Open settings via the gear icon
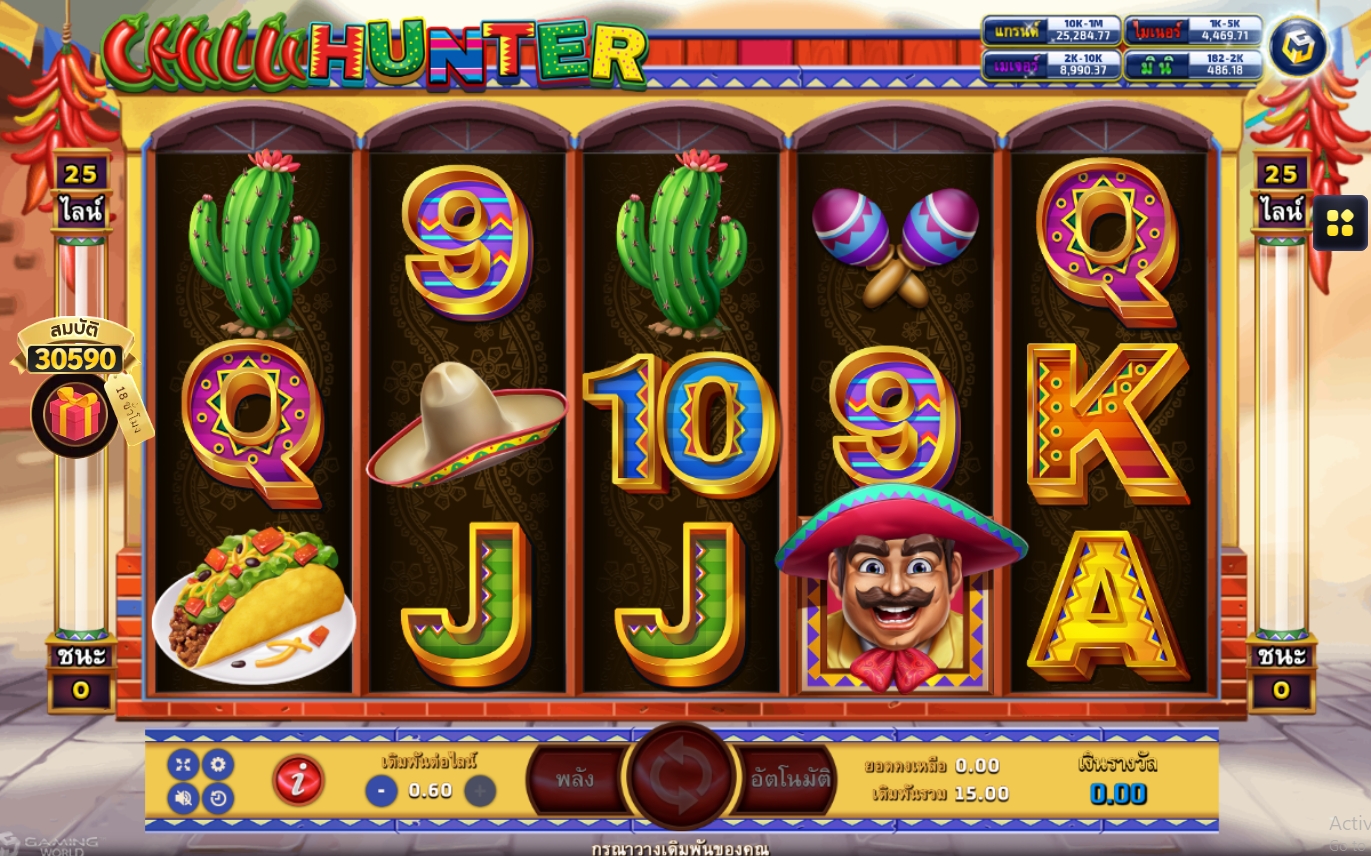 point(218,765)
